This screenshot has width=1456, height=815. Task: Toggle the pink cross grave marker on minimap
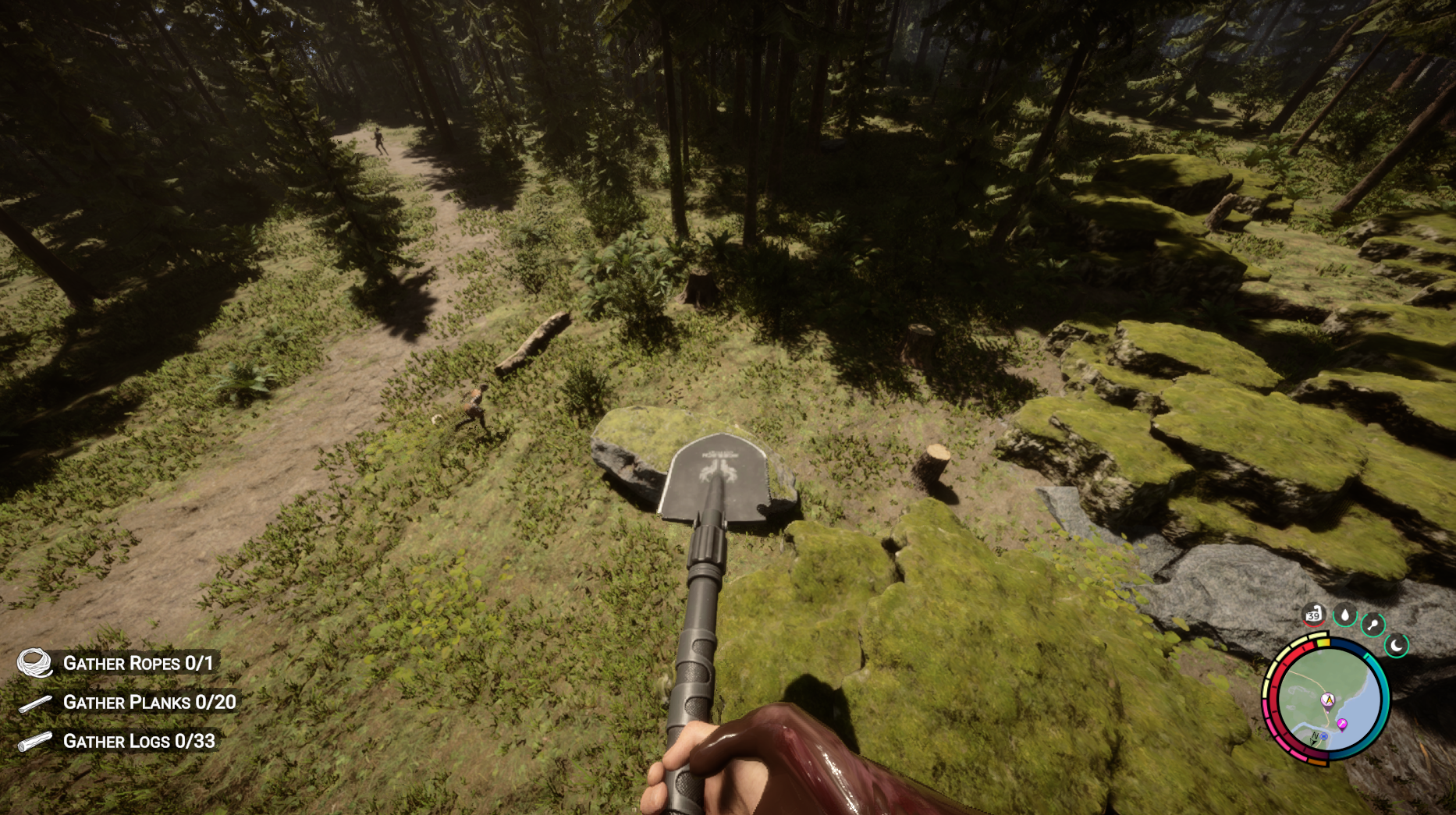pos(1342,723)
